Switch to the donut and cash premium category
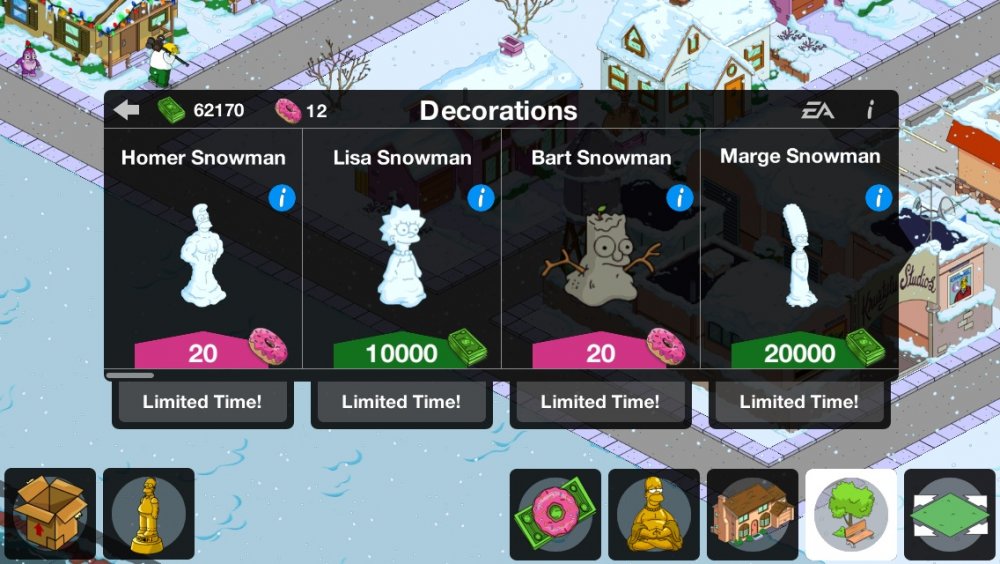 point(555,514)
